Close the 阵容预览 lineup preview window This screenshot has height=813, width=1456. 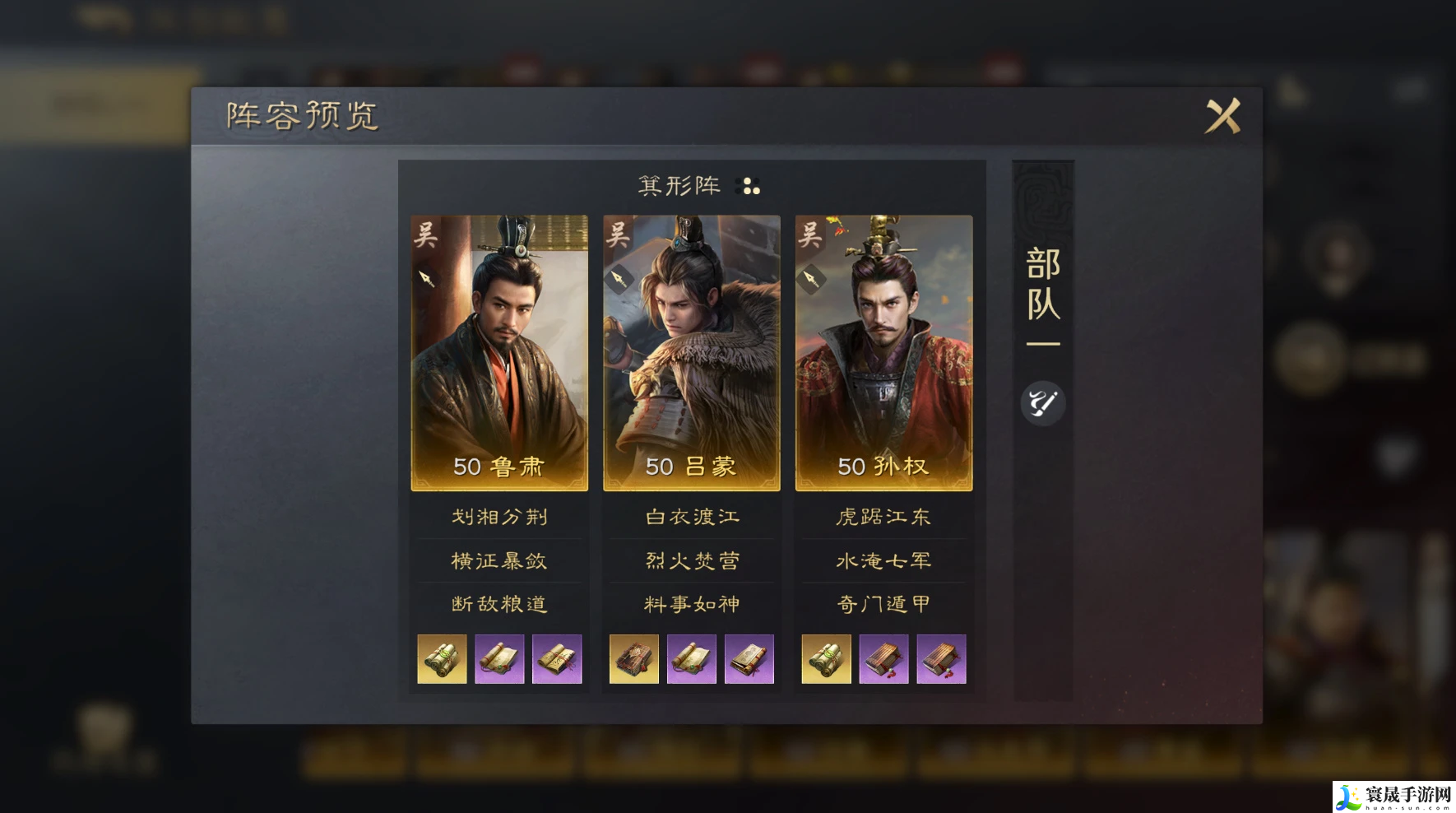pyautogui.click(x=1222, y=116)
